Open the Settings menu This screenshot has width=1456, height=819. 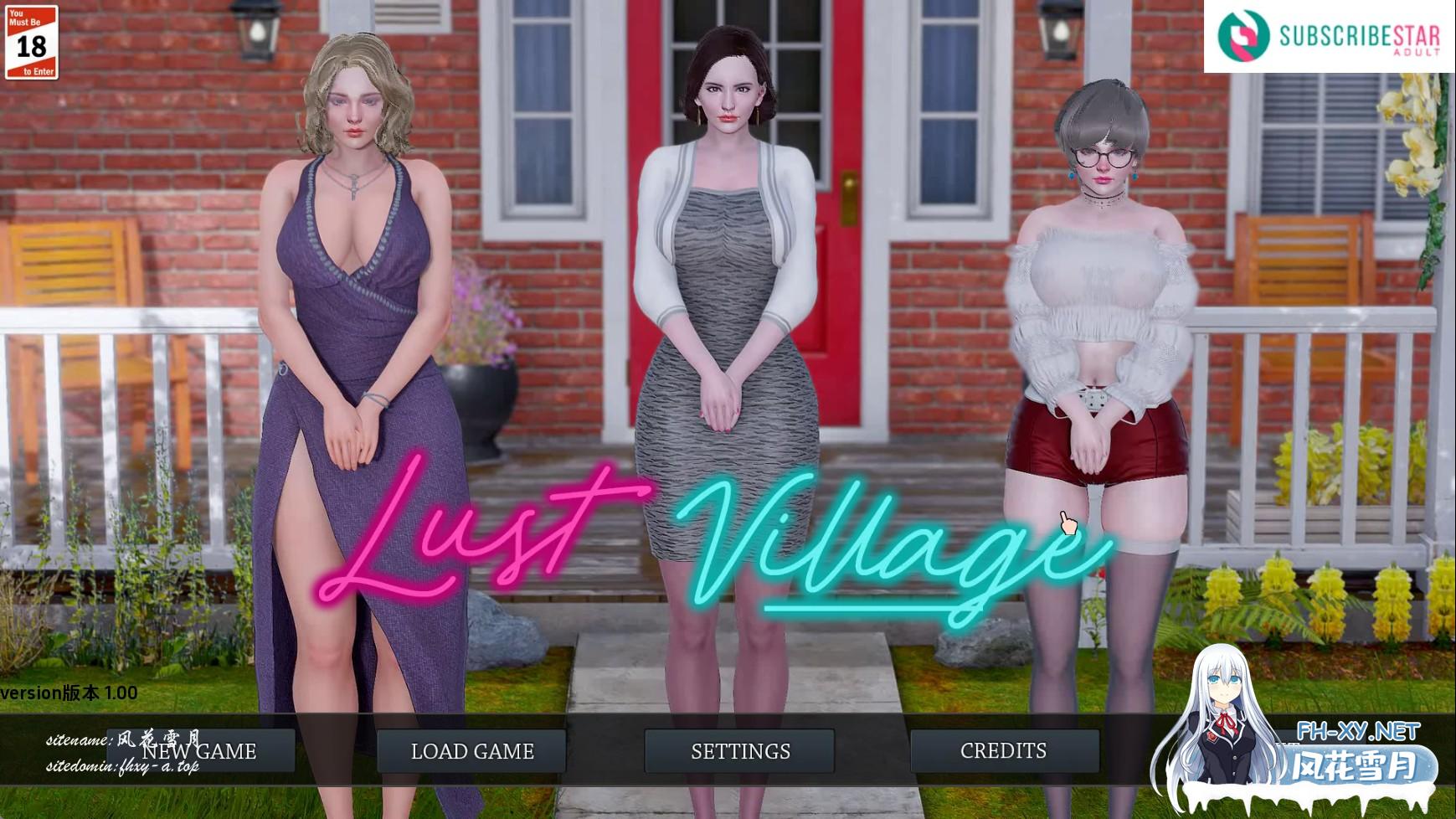point(740,751)
